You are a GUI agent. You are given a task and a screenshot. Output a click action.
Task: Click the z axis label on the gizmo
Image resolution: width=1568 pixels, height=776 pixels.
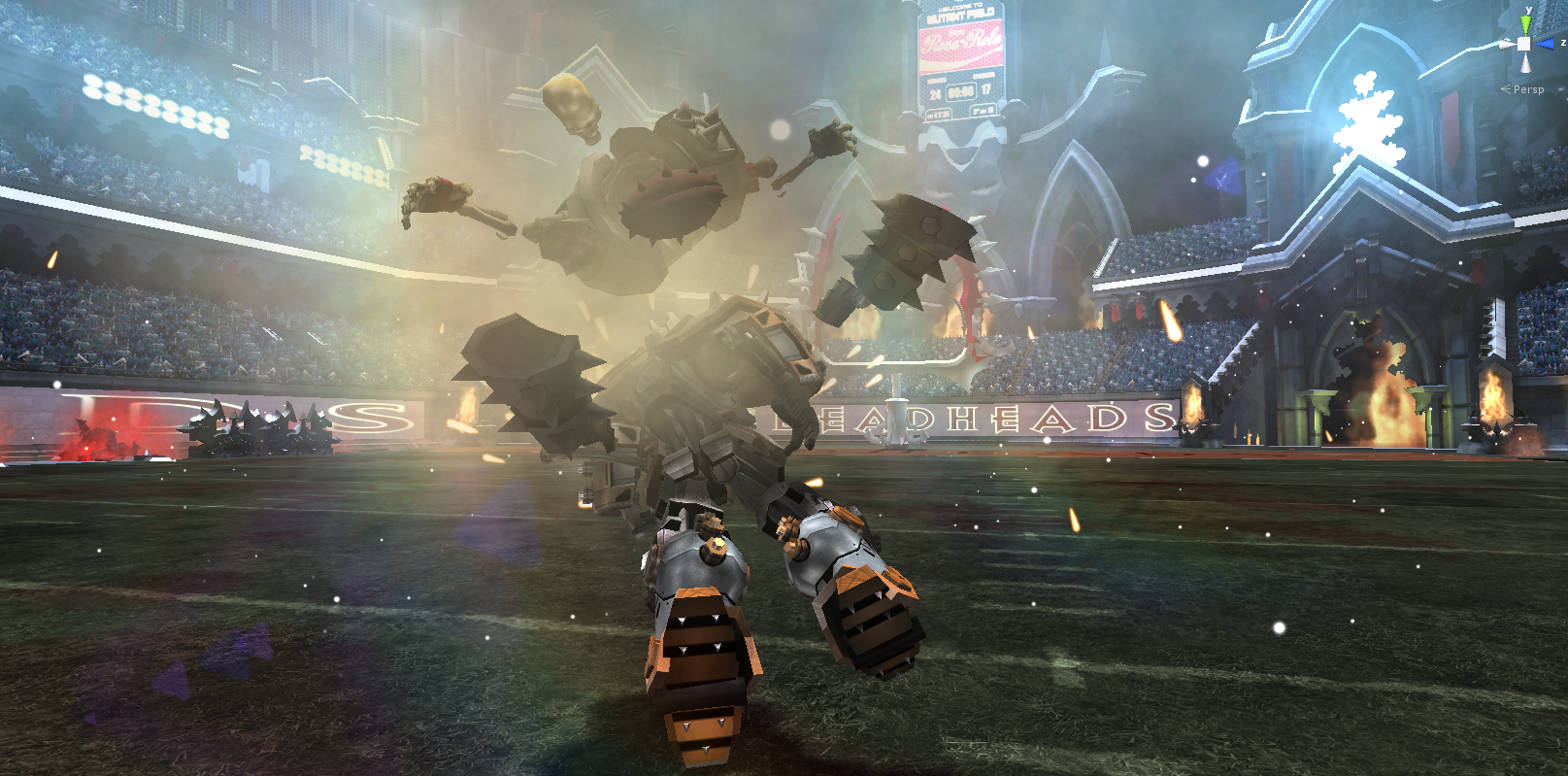click(1563, 42)
